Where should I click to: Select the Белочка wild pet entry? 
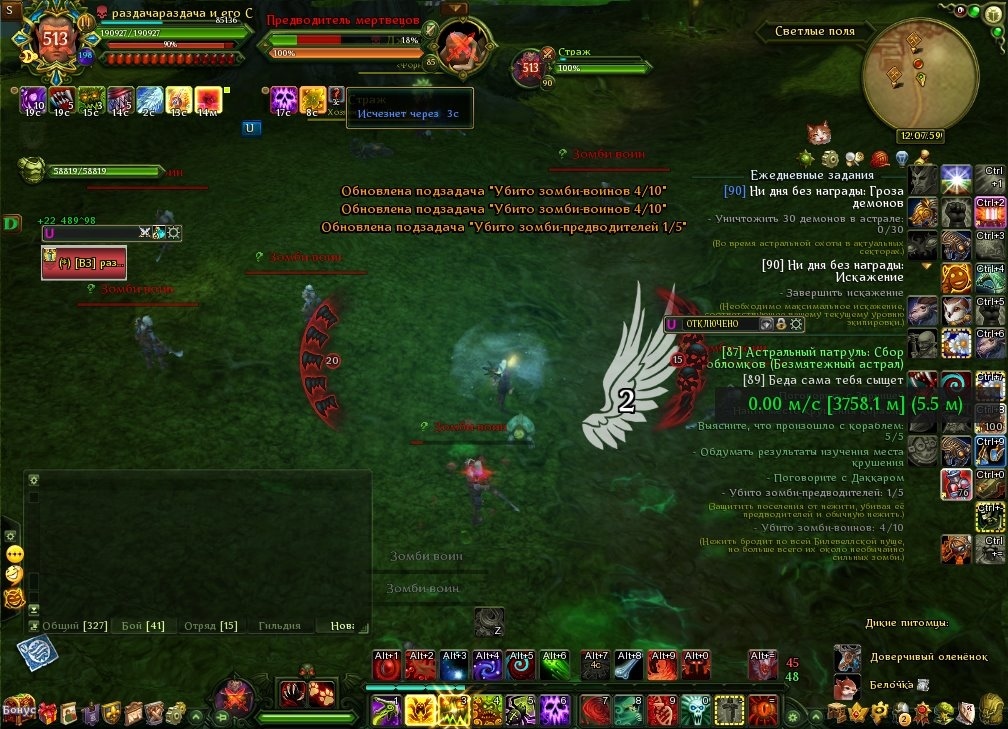[x=880, y=685]
